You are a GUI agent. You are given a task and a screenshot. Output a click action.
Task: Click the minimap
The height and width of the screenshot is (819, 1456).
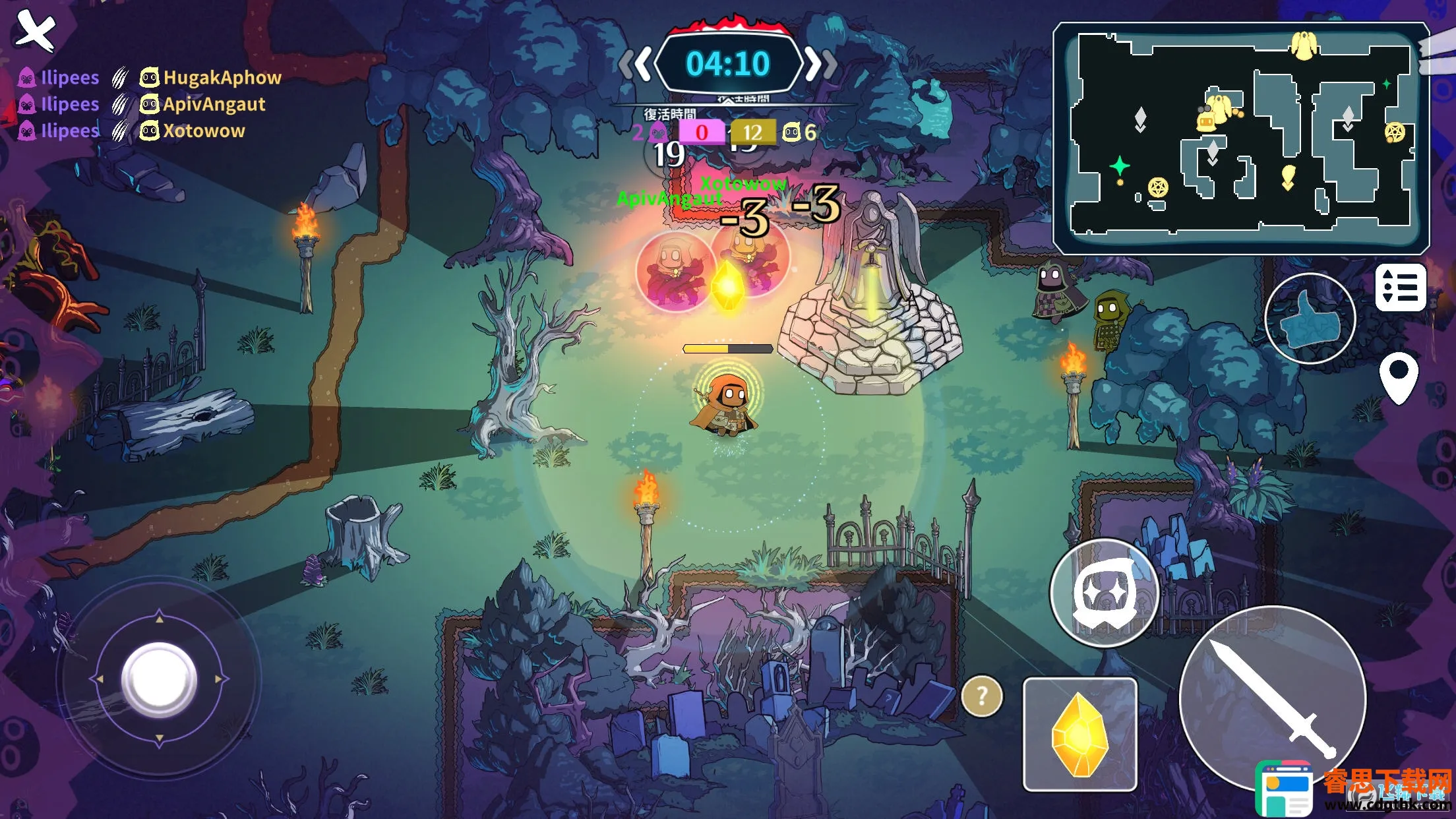(1240, 138)
